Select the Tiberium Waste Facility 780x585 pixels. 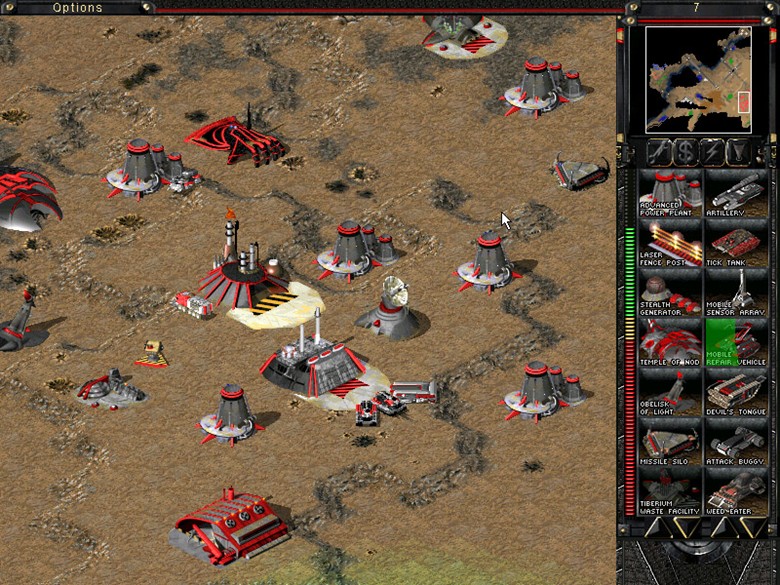tap(670, 493)
